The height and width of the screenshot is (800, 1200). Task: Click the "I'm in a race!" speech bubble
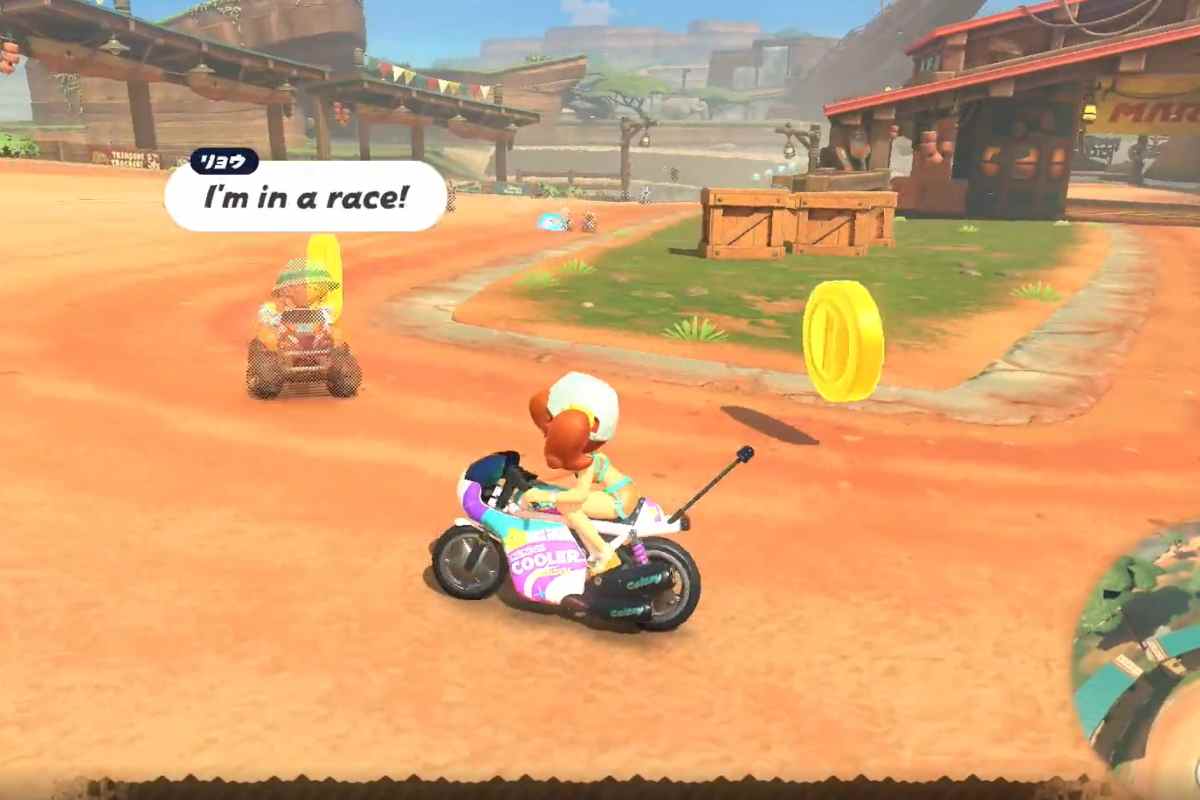[x=306, y=197]
